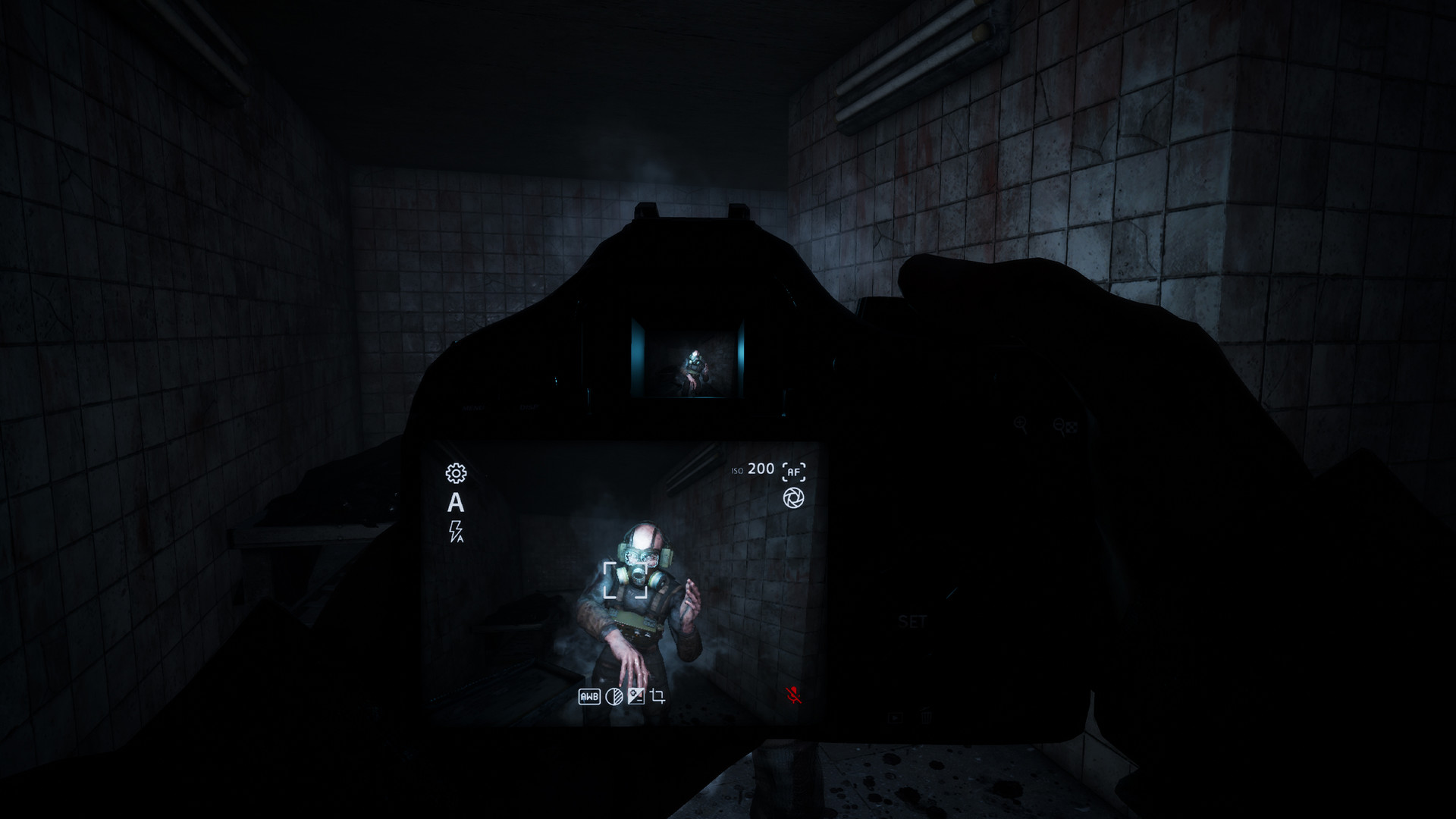Toggle the AF autofocus indicator
1456x819 pixels.
point(793,471)
